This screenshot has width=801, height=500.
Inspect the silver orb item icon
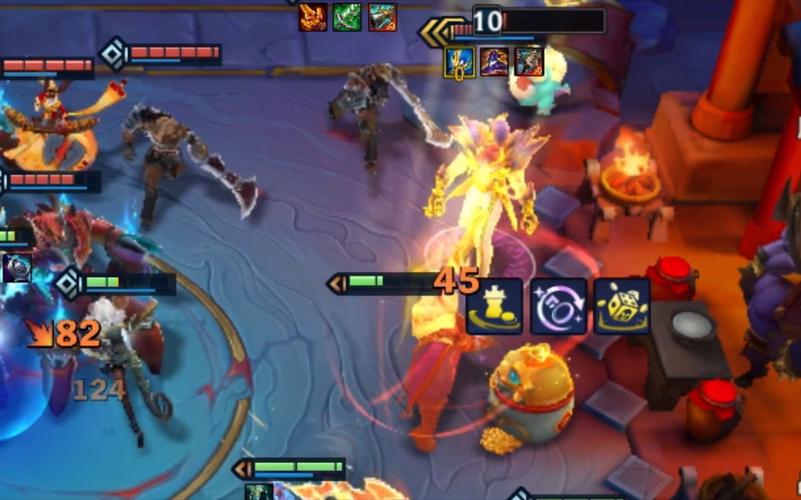point(15,268)
